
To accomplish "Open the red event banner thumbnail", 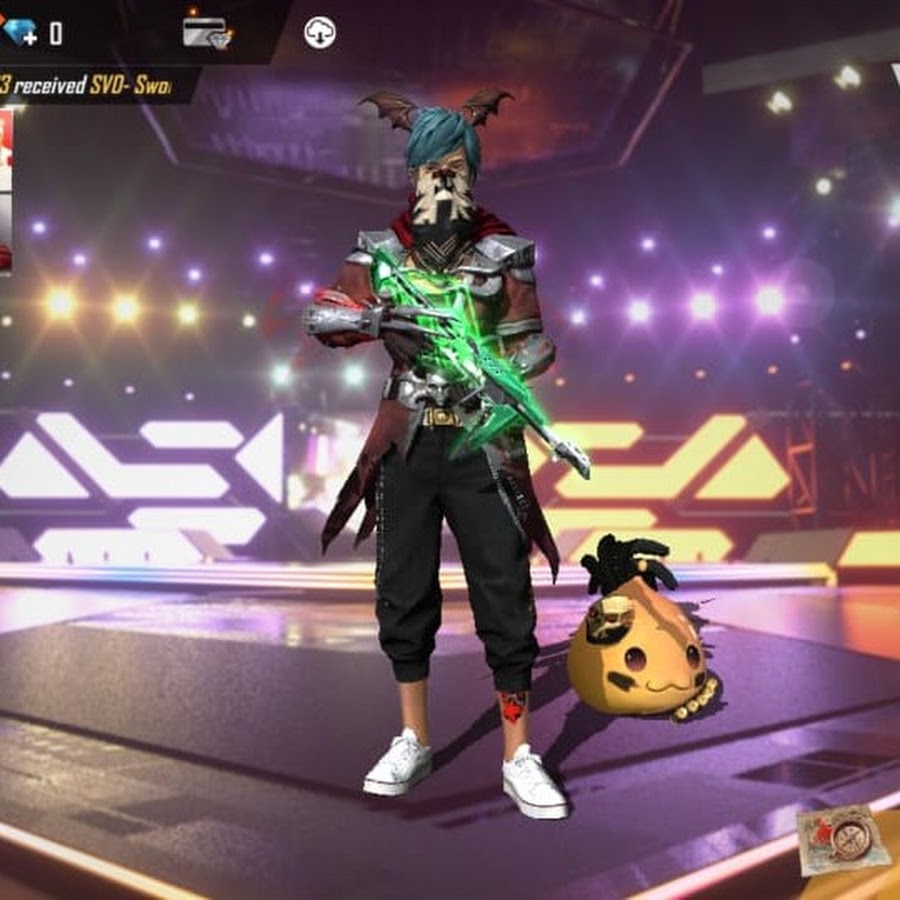I will pos(5,190).
